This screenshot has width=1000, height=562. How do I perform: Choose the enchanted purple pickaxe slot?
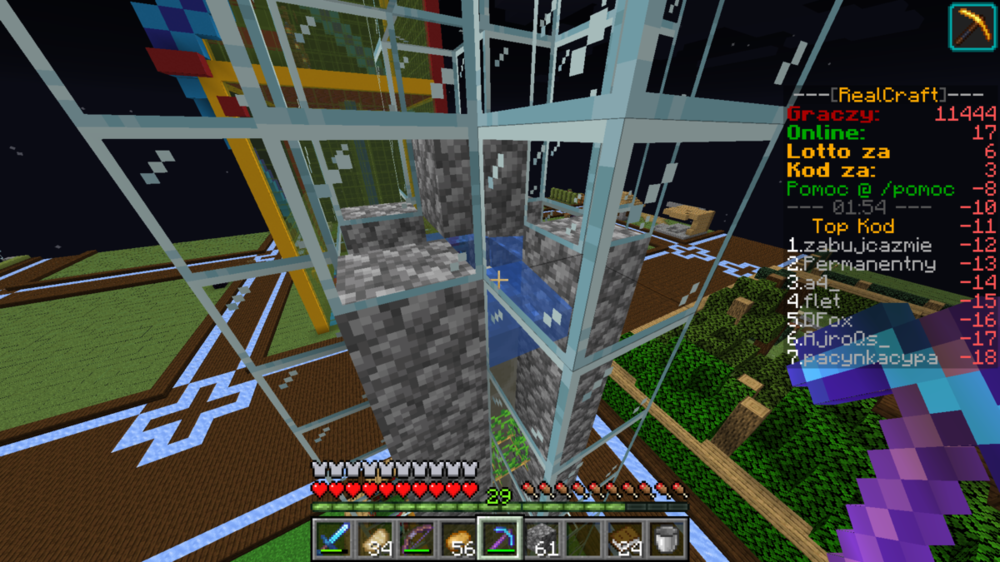(500, 538)
